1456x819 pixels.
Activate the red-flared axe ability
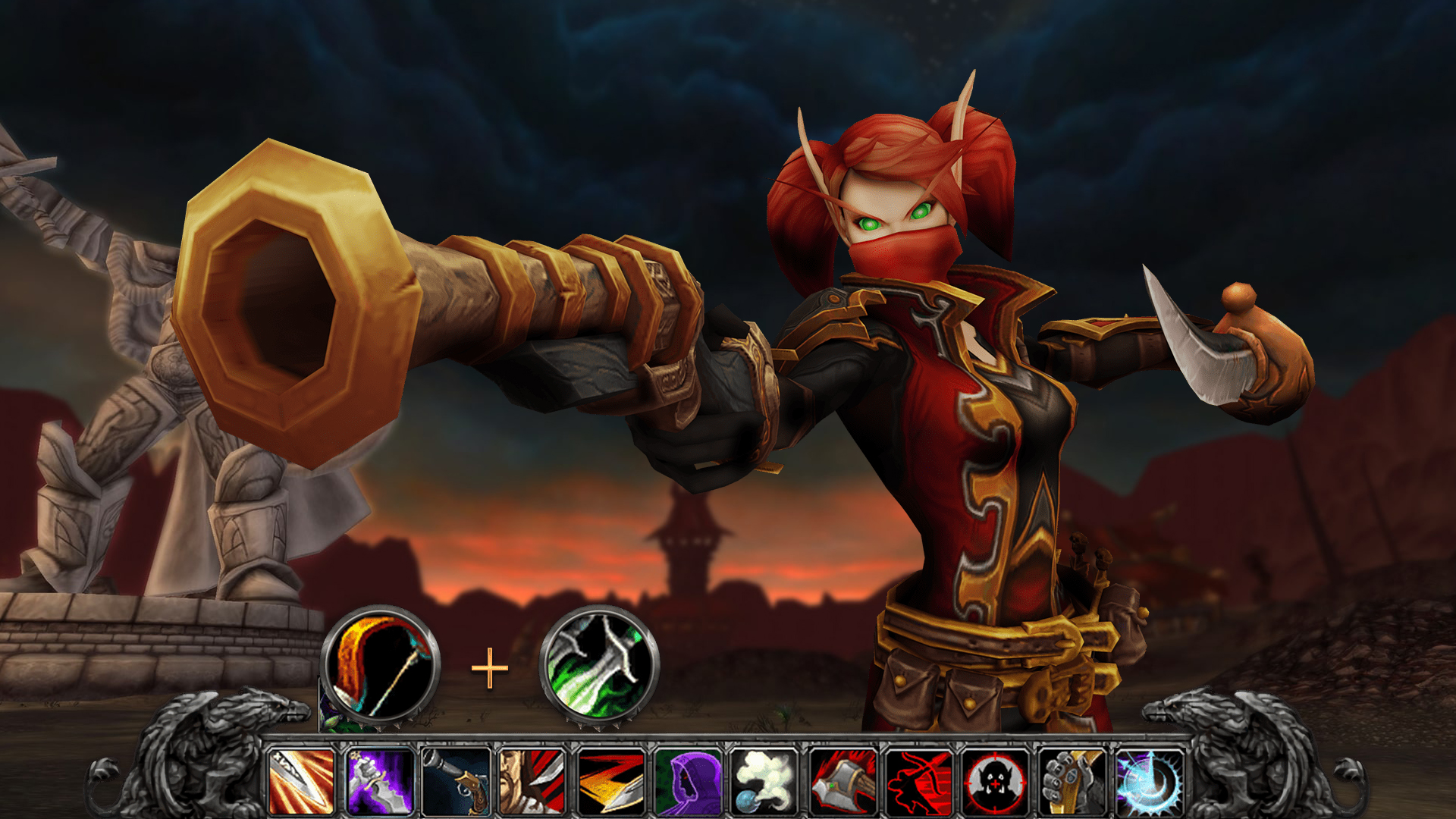pyautogui.click(x=842, y=781)
